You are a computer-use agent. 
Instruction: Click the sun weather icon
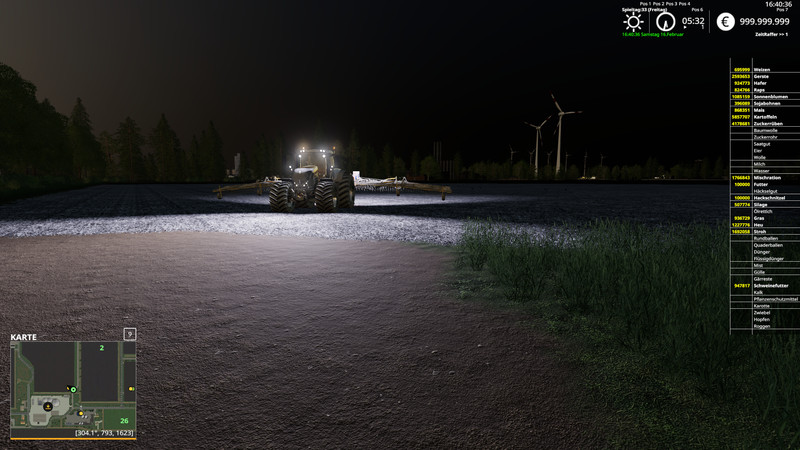click(x=633, y=21)
